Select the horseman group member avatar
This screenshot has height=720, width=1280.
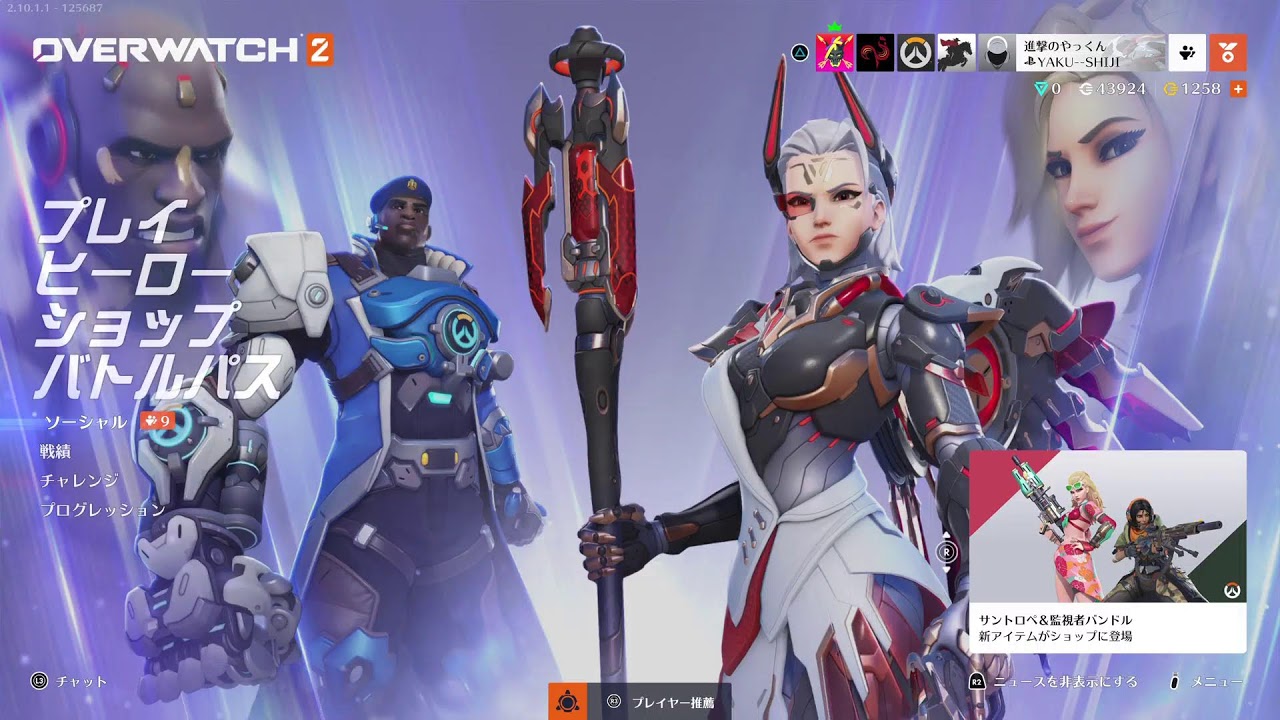tap(956, 53)
